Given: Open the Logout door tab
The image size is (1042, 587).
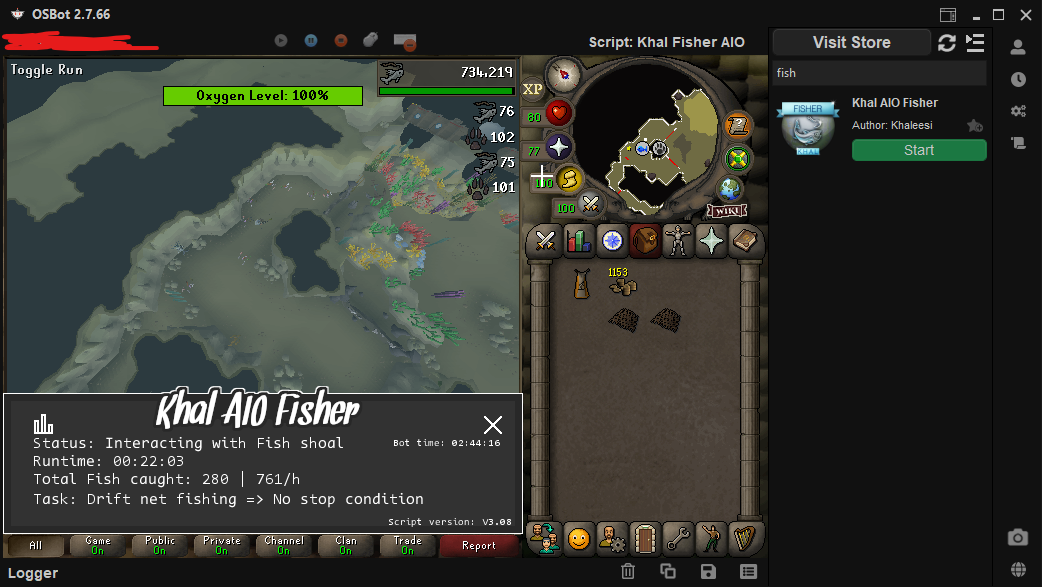Looking at the screenshot, I should click(x=645, y=539).
